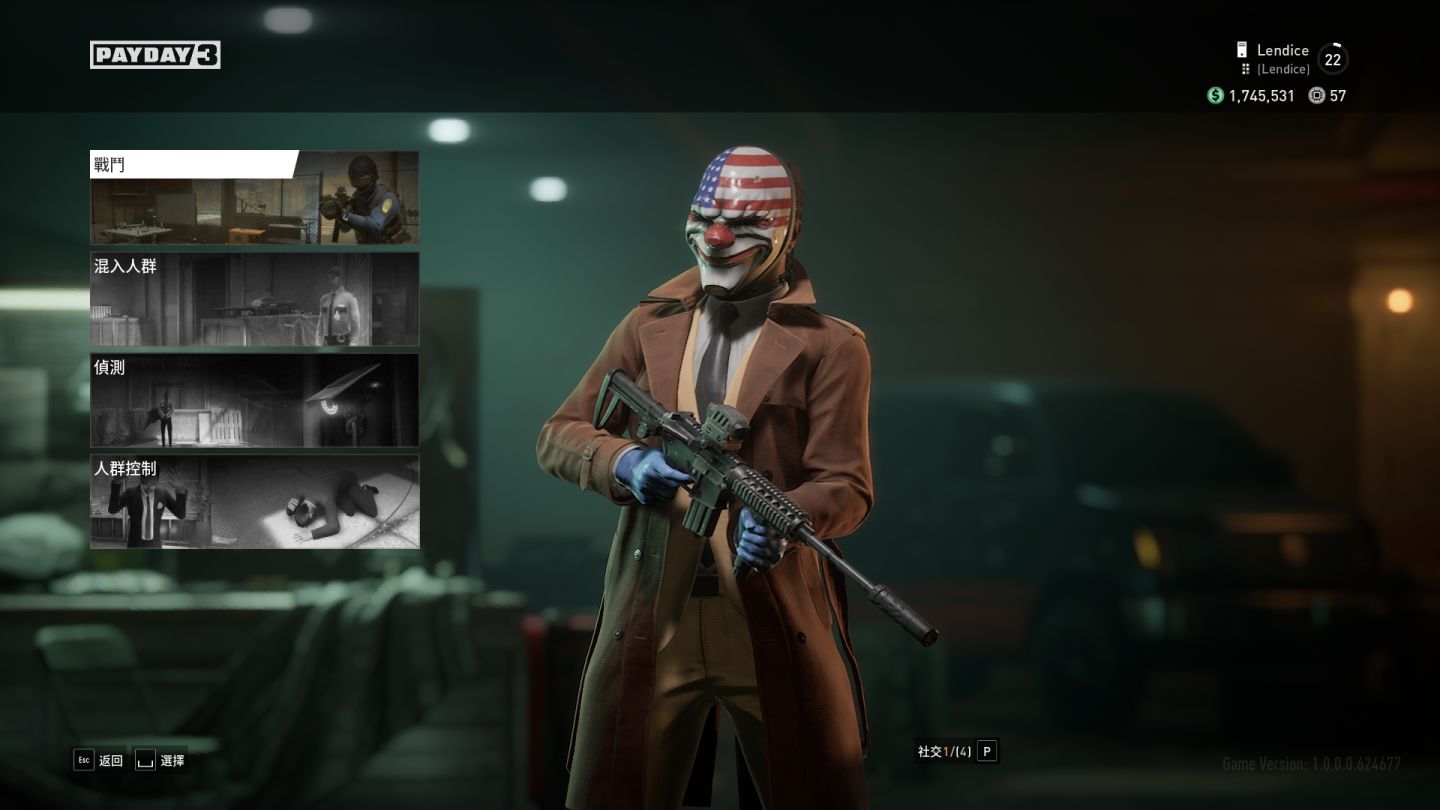Viewport: 1440px width, 810px height.
Task: Choose the 偵測 tutorial entry
Action: coord(254,400)
